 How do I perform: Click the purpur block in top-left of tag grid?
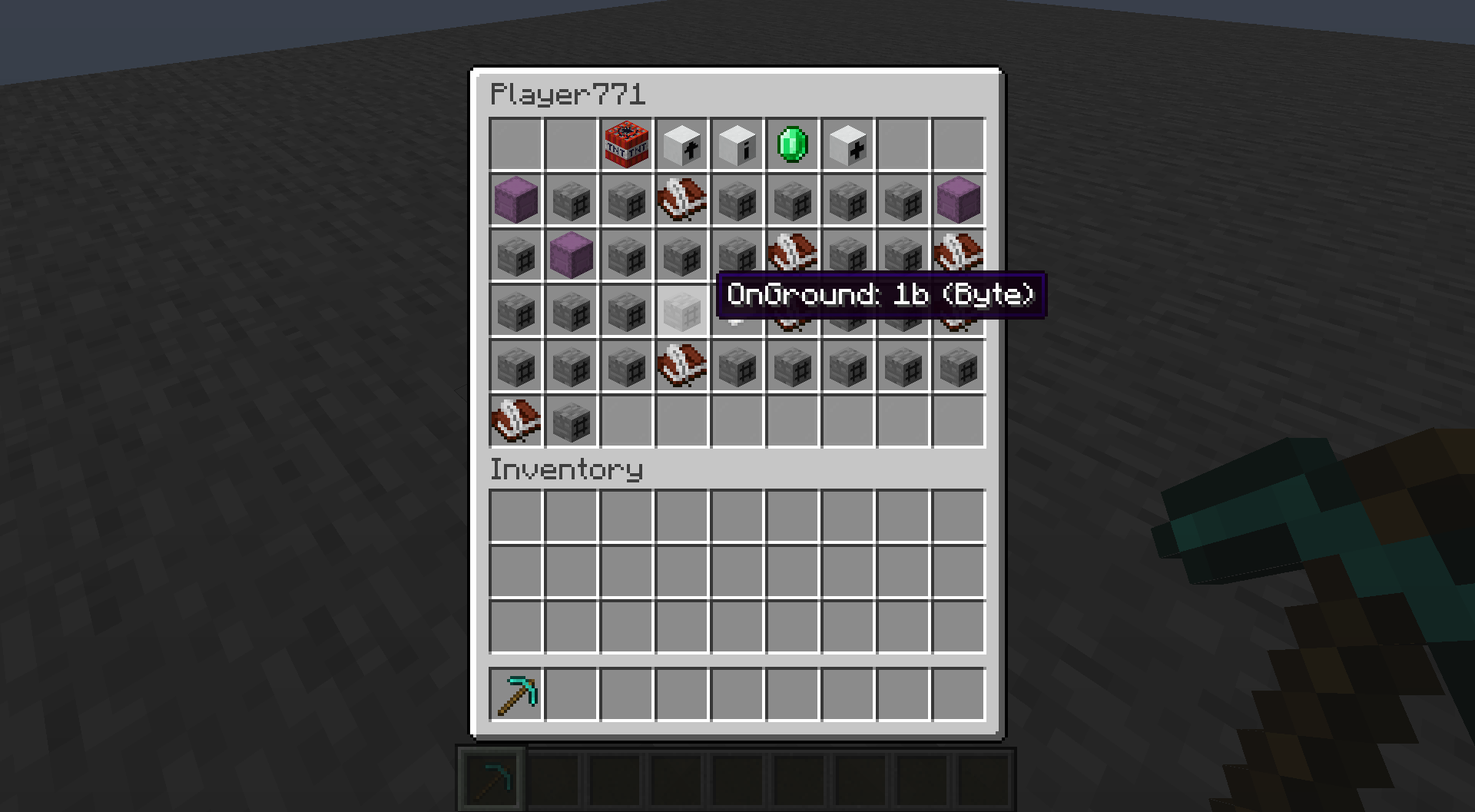click(515, 201)
